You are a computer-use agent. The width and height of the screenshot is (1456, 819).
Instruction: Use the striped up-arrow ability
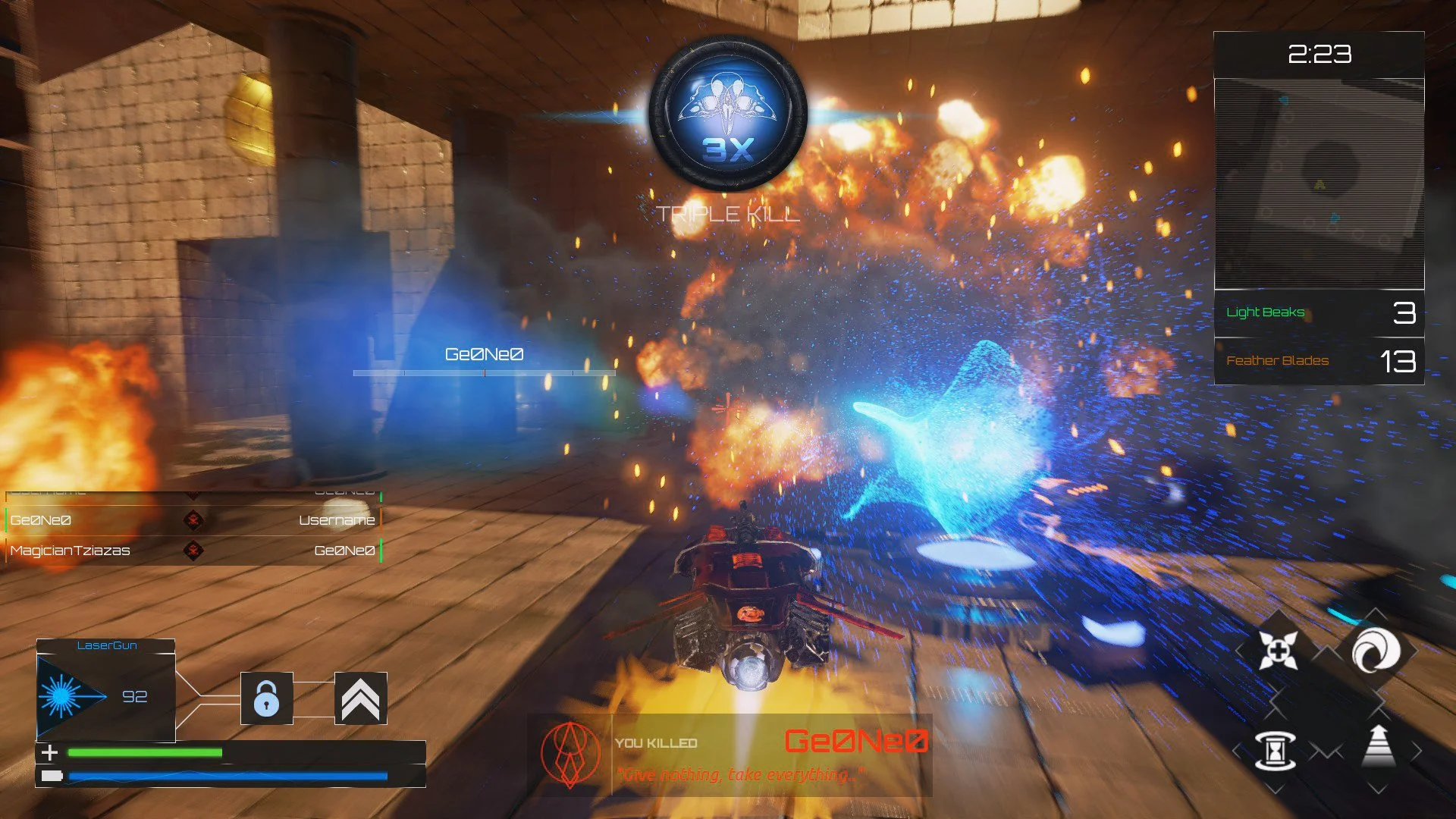(1379, 747)
